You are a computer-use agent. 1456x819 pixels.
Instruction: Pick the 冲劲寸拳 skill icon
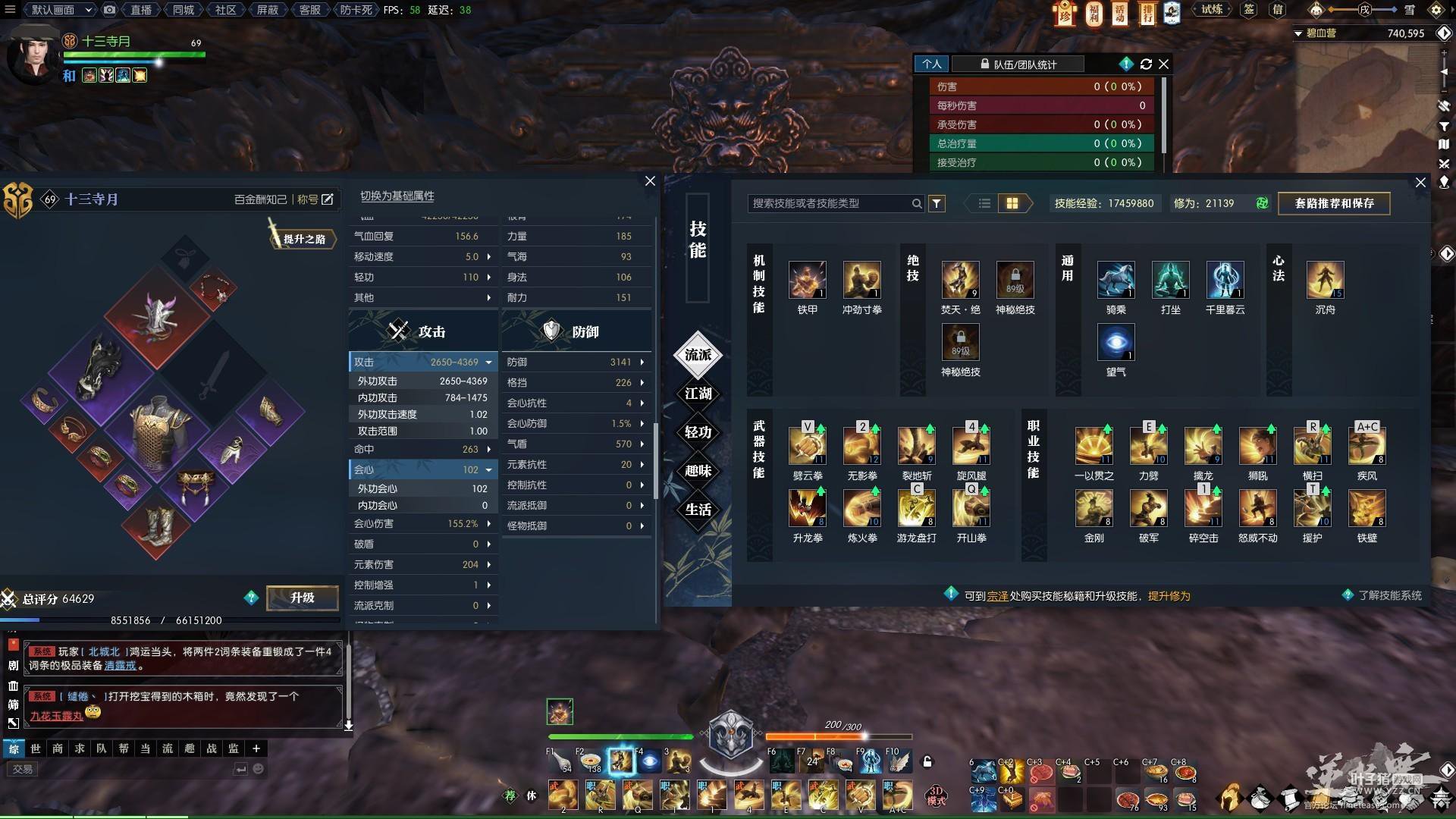pyautogui.click(x=861, y=280)
